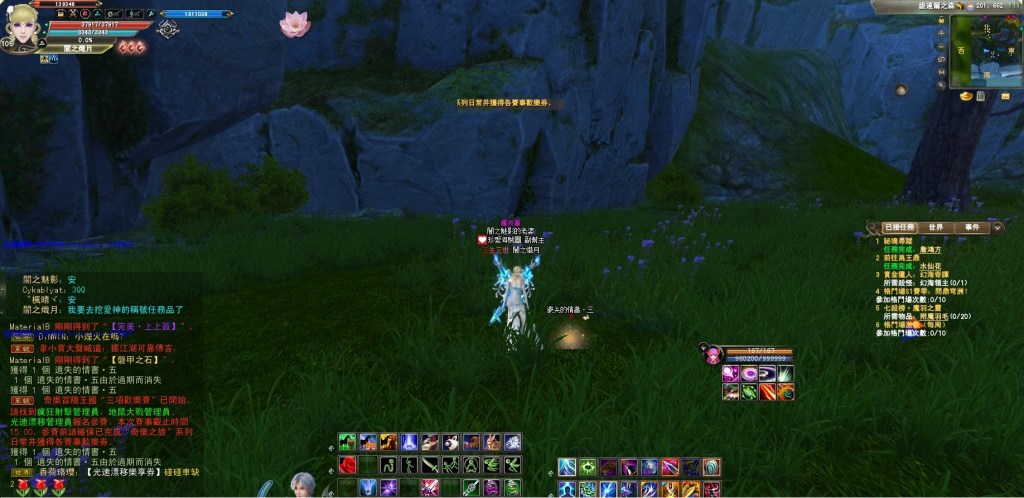Click the silver-haired character portrait at bottom

tap(301, 485)
